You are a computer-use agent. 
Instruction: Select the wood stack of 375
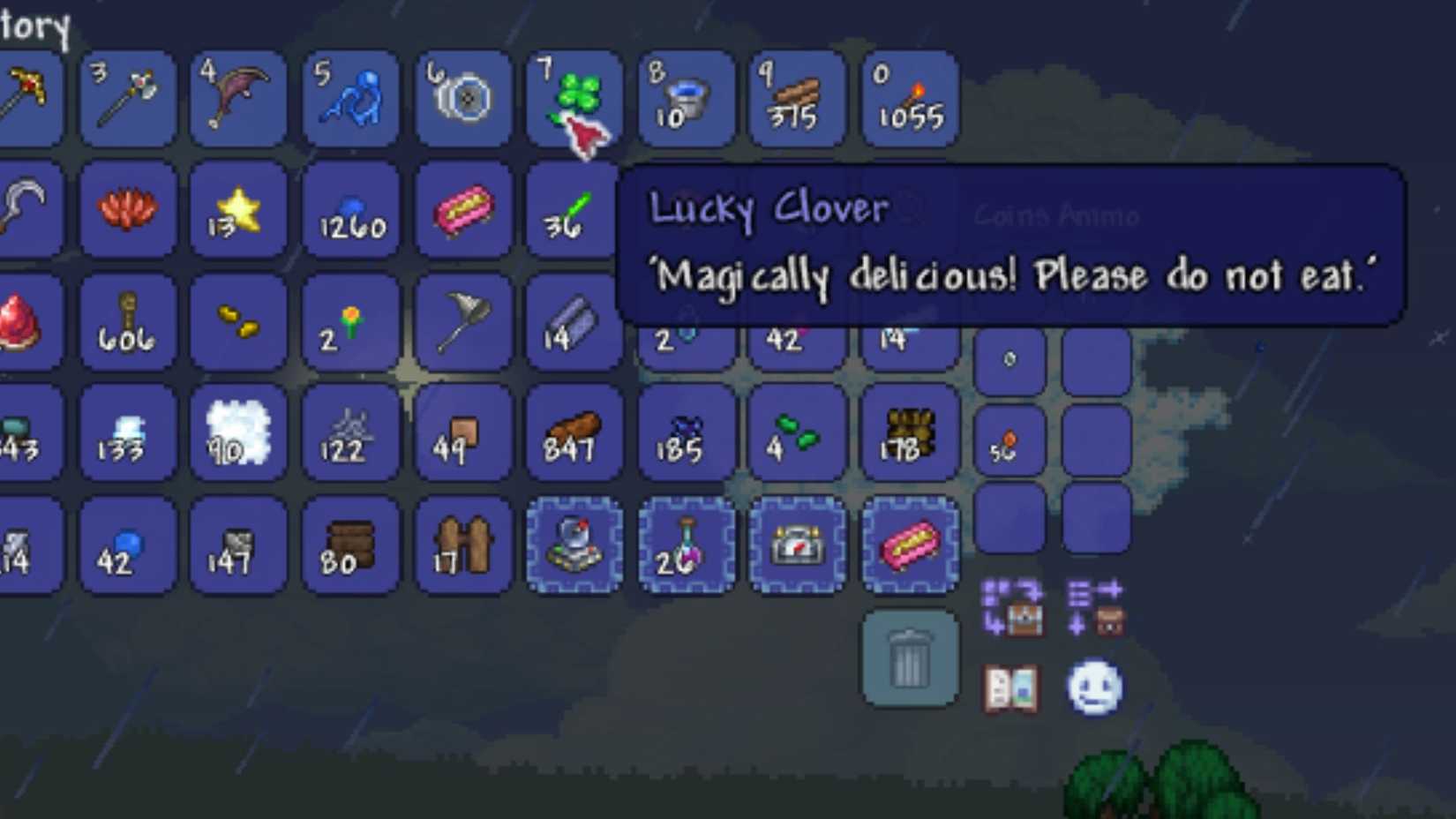click(x=799, y=97)
